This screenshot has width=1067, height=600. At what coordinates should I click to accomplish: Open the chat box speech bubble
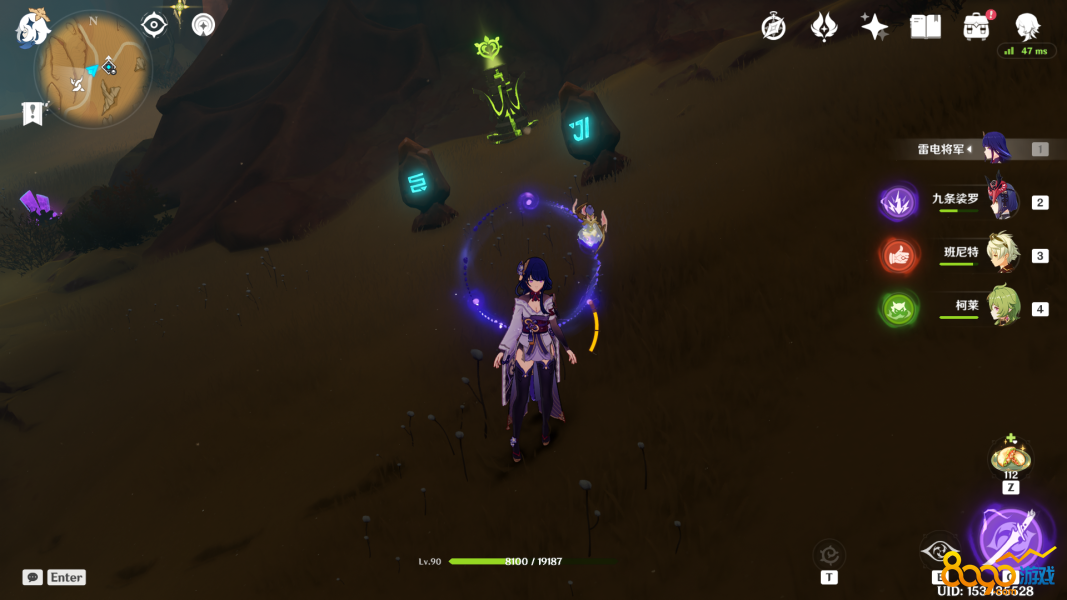(x=33, y=577)
